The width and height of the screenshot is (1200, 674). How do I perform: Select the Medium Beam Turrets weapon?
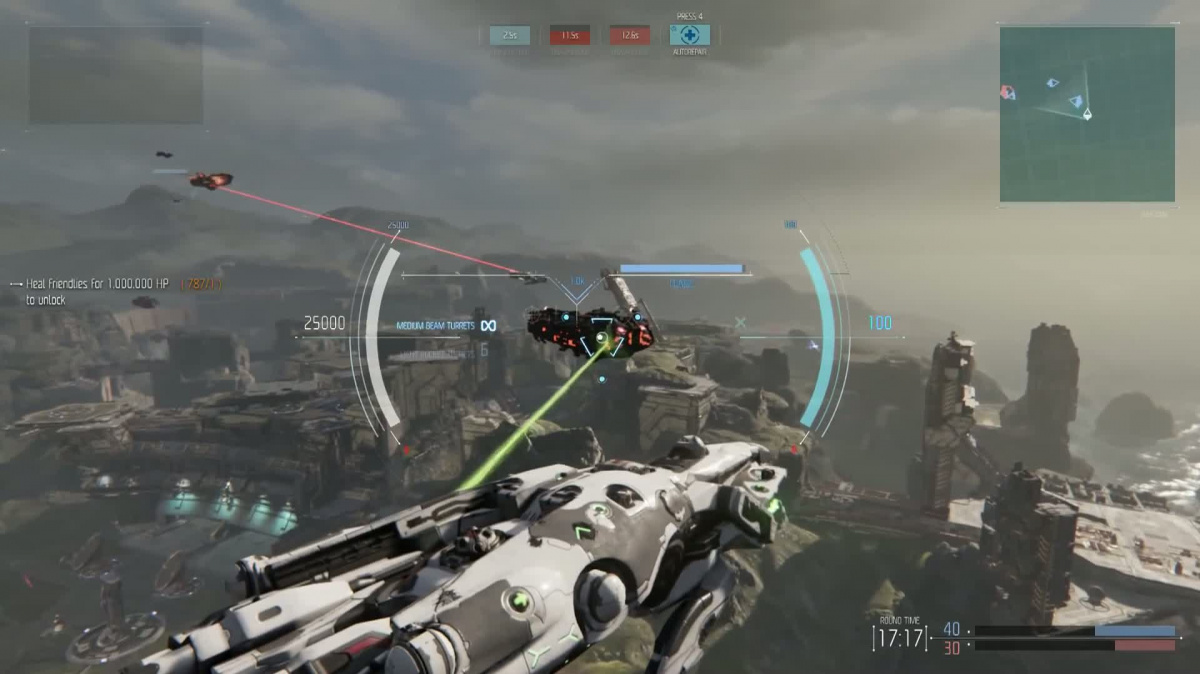435,325
